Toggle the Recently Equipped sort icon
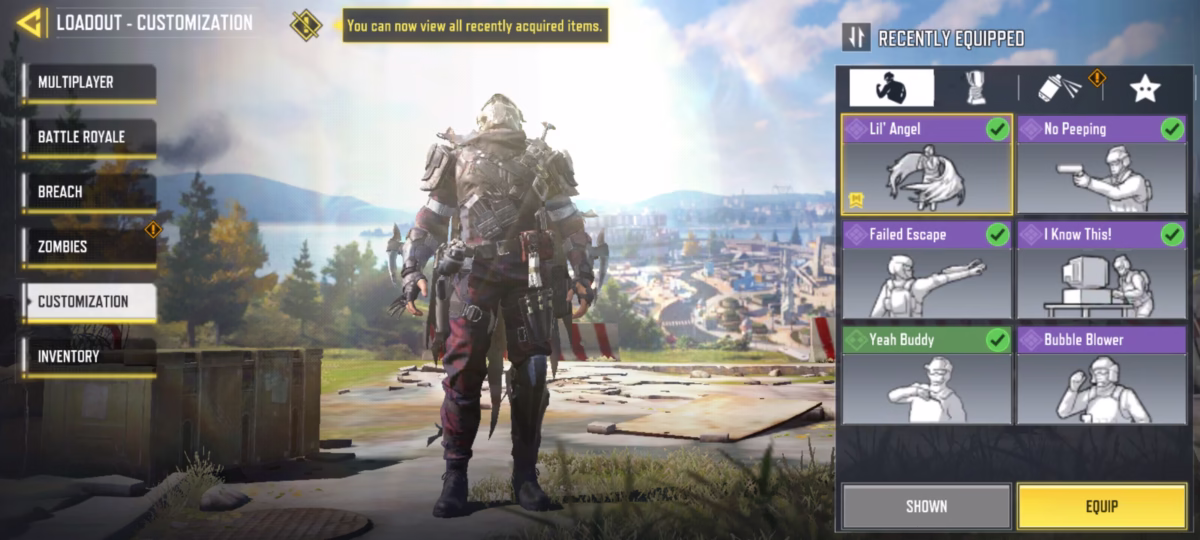Image resolution: width=1200 pixels, height=540 pixels. coord(856,38)
